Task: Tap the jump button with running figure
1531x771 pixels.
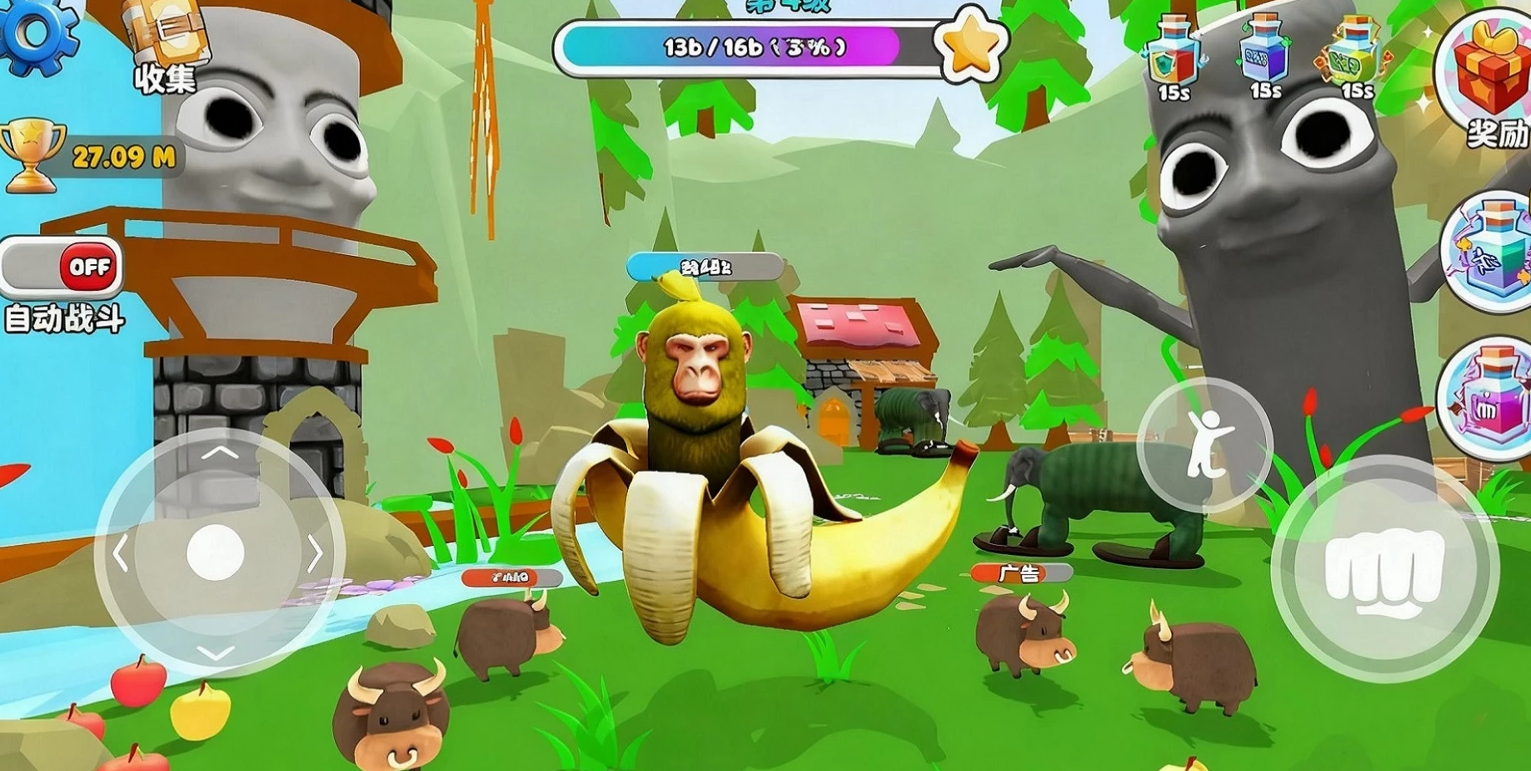Action: [1204, 445]
